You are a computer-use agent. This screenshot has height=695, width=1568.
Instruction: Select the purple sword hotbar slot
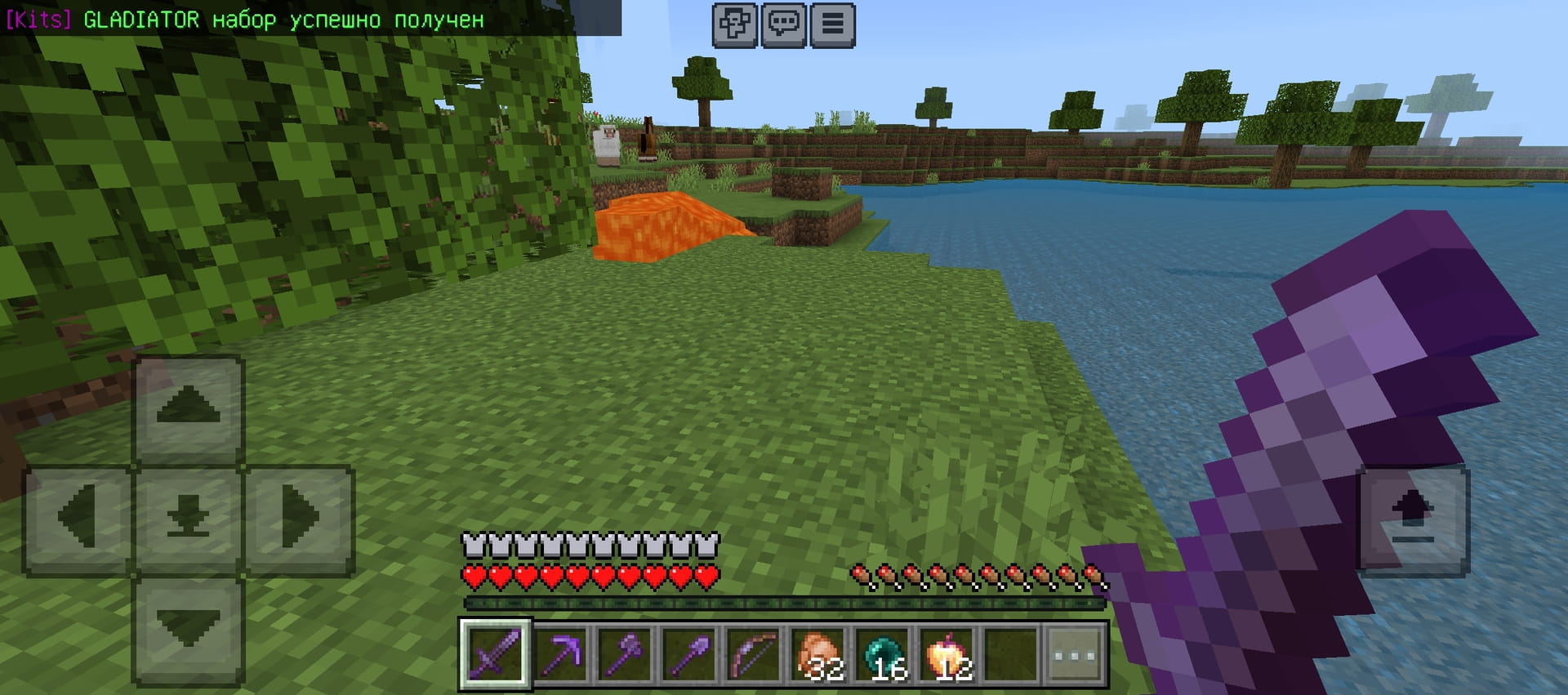[x=496, y=654]
